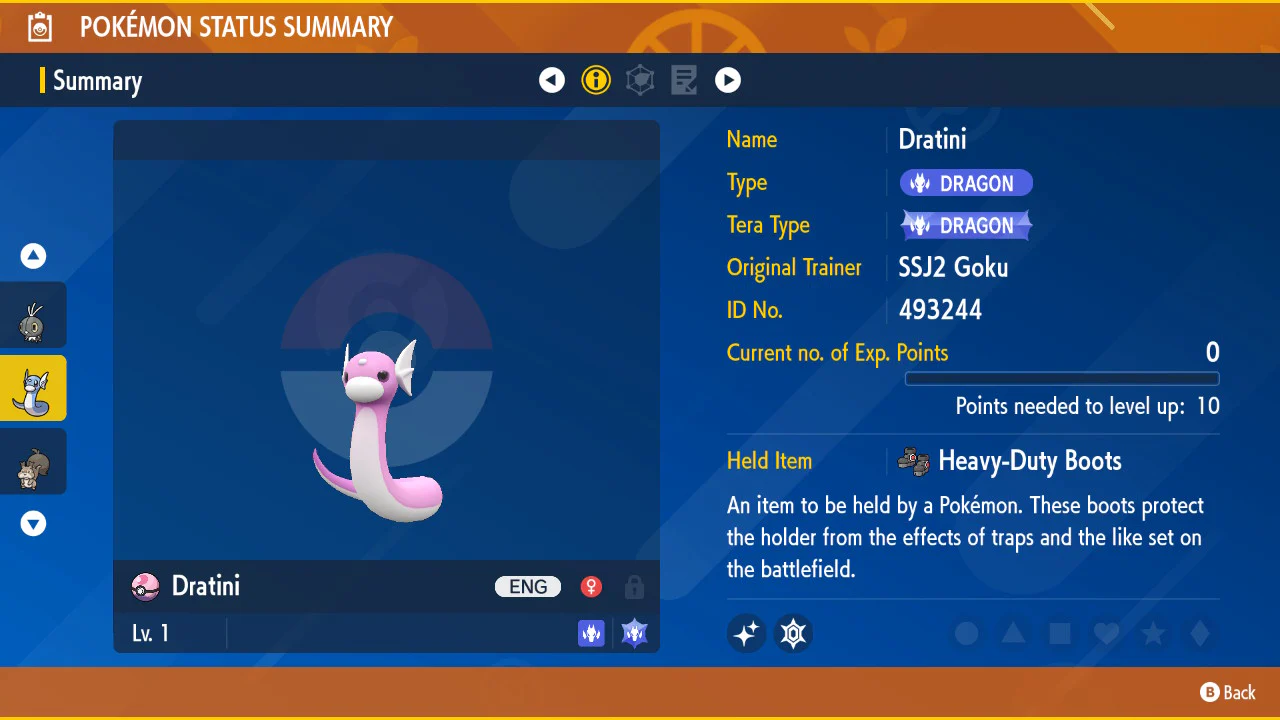Go to the next summary page arrow
The height and width of the screenshot is (720, 1280).
[728, 80]
